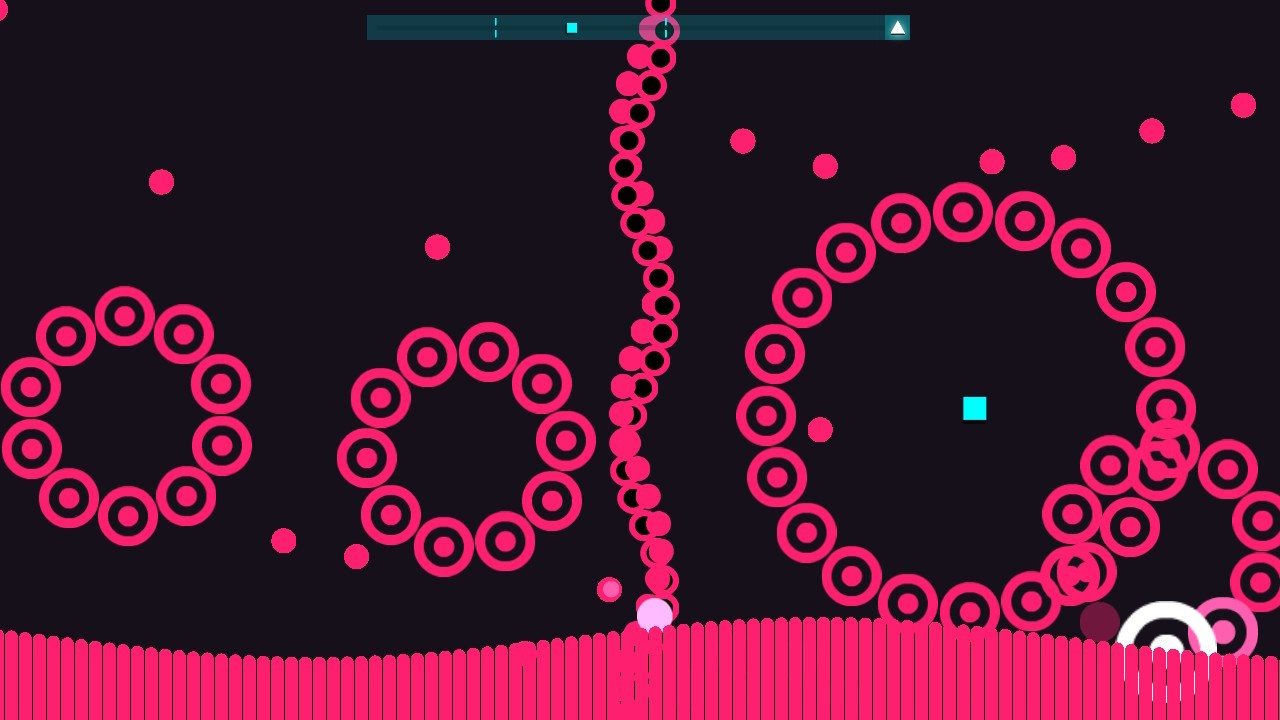Select the cyan checkpoint square on the progress bar

571,27
